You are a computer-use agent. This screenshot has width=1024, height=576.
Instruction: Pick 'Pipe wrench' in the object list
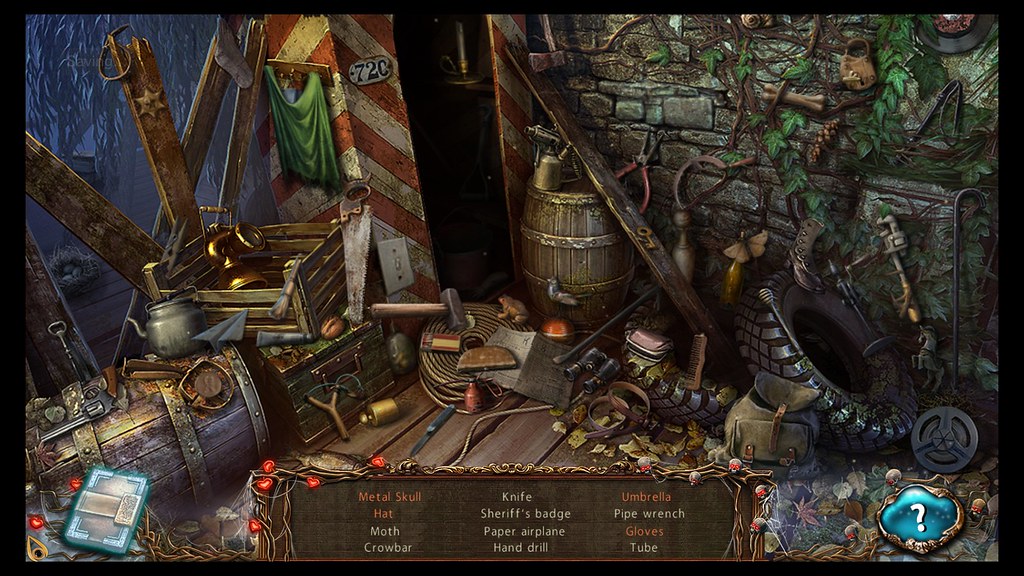[649, 514]
